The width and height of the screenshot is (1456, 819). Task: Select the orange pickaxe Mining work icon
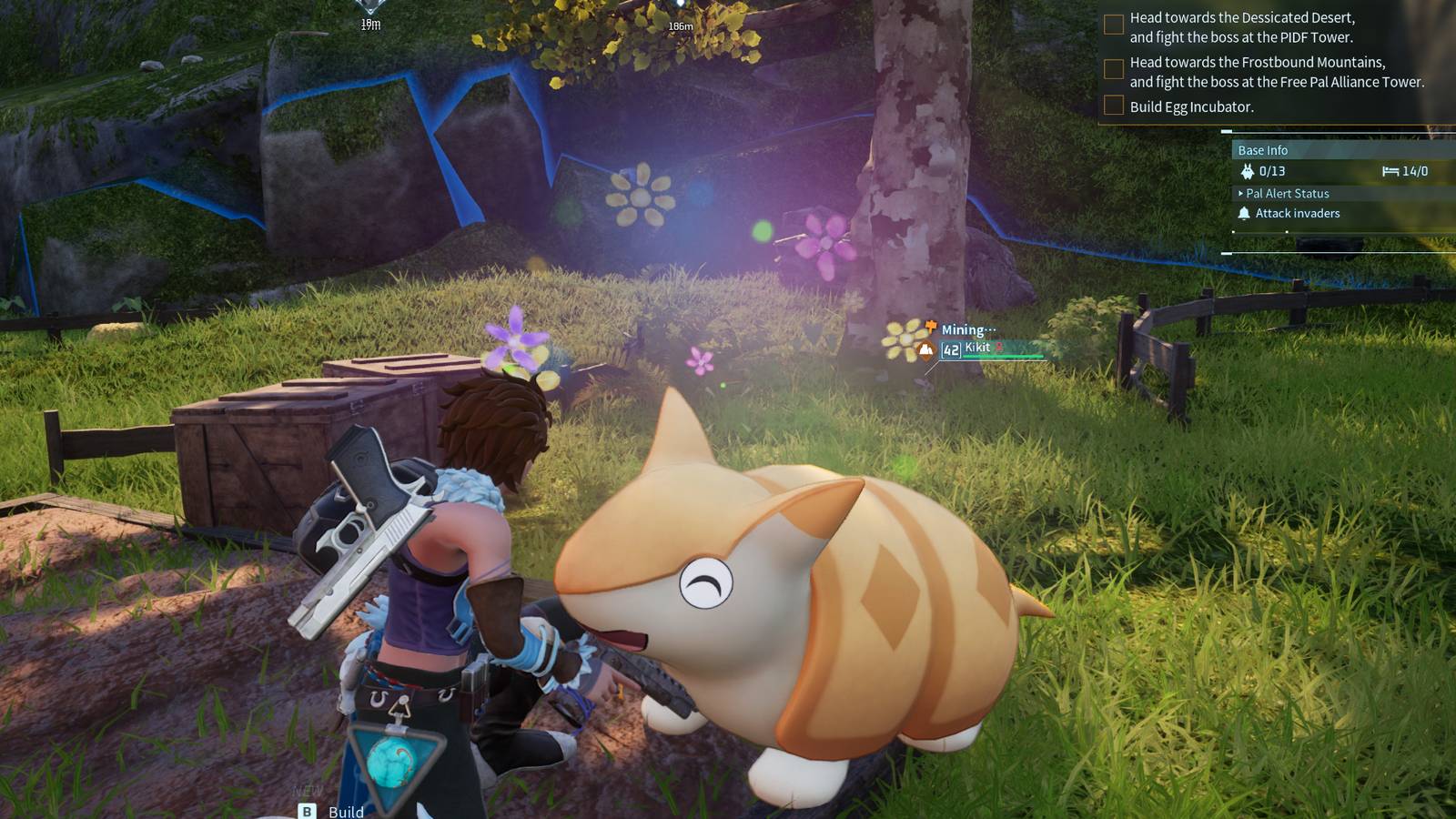click(930, 328)
